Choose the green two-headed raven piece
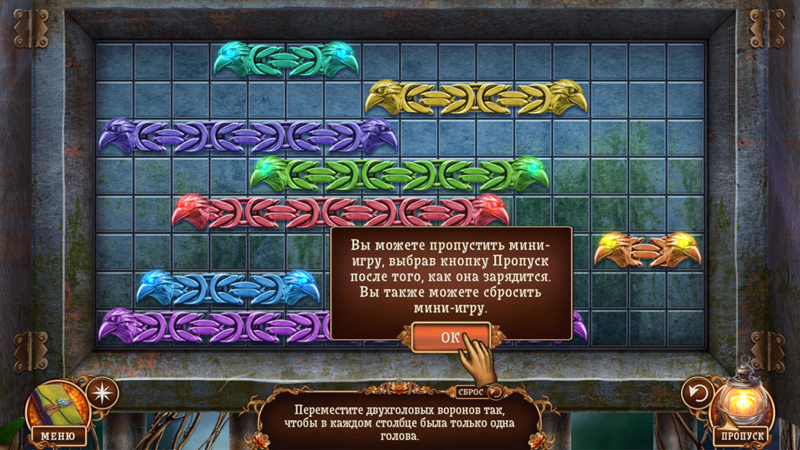Viewport: 800px width, 450px height. point(399,173)
